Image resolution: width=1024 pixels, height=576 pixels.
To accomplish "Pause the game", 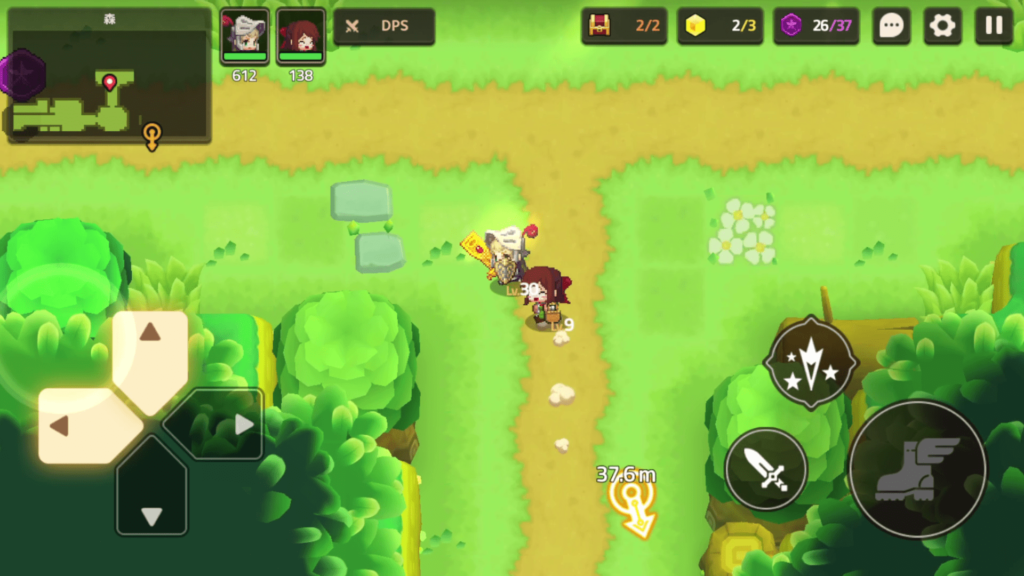I will [x=994, y=26].
